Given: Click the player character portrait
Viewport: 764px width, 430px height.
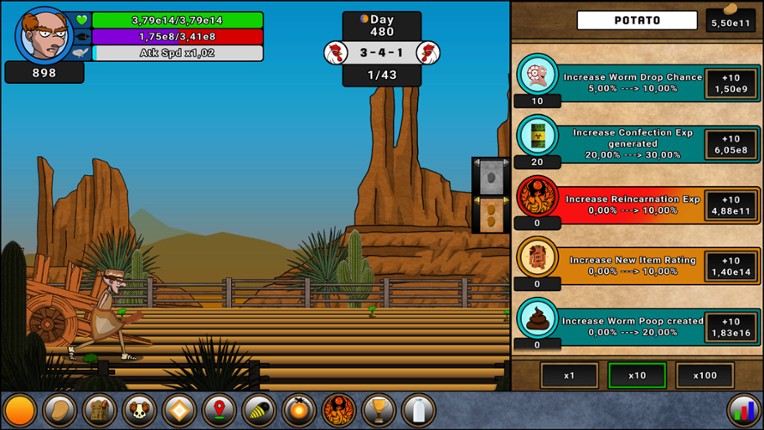Looking at the screenshot, I should point(42,34).
